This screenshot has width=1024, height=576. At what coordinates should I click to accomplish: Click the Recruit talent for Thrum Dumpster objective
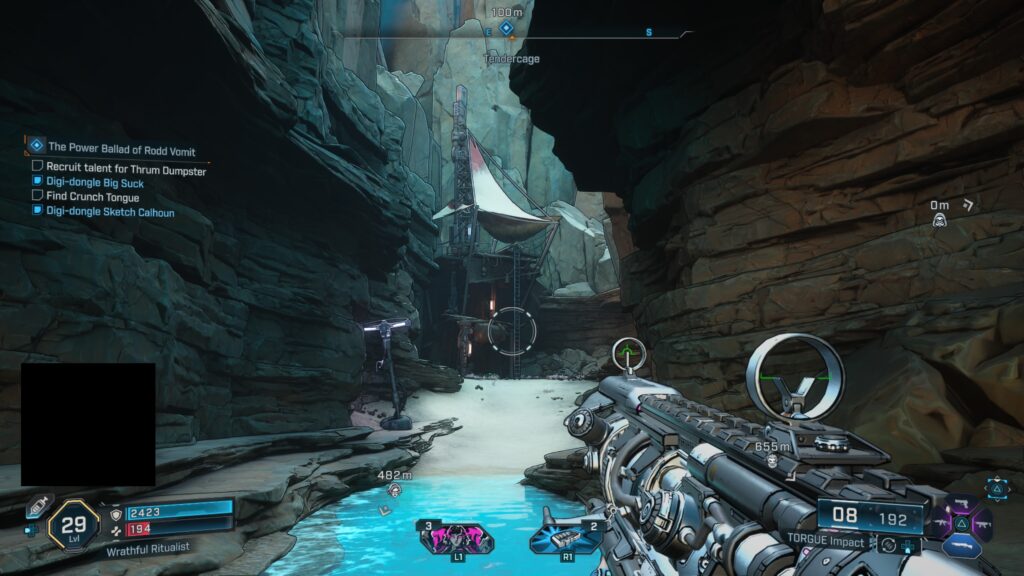click(x=126, y=170)
